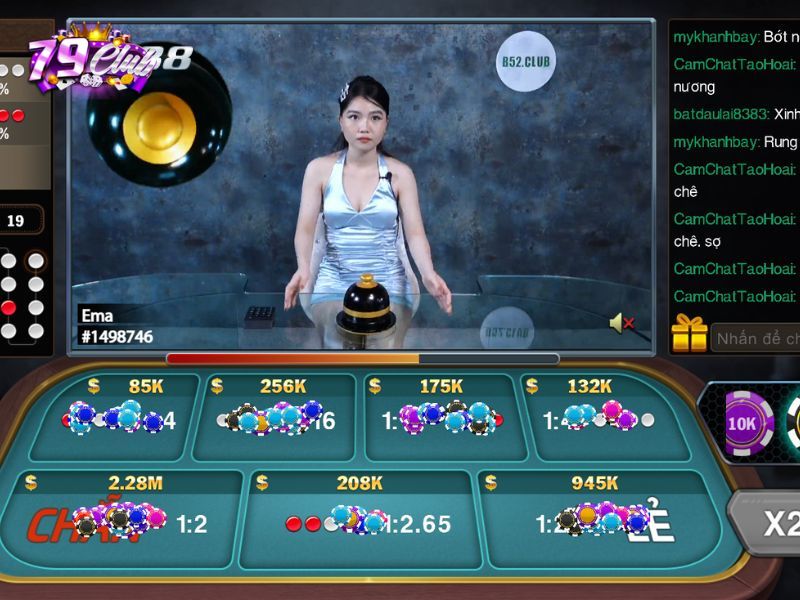Tap the X2 double bet button
The height and width of the screenshot is (600, 800).
tap(775, 524)
